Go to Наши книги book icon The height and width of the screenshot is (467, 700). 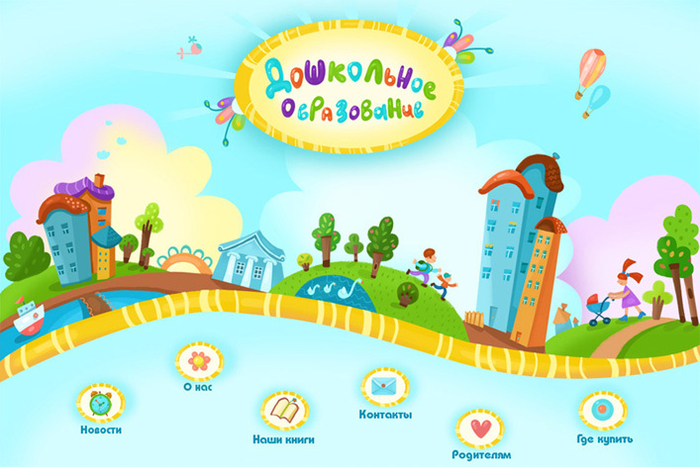click(284, 409)
